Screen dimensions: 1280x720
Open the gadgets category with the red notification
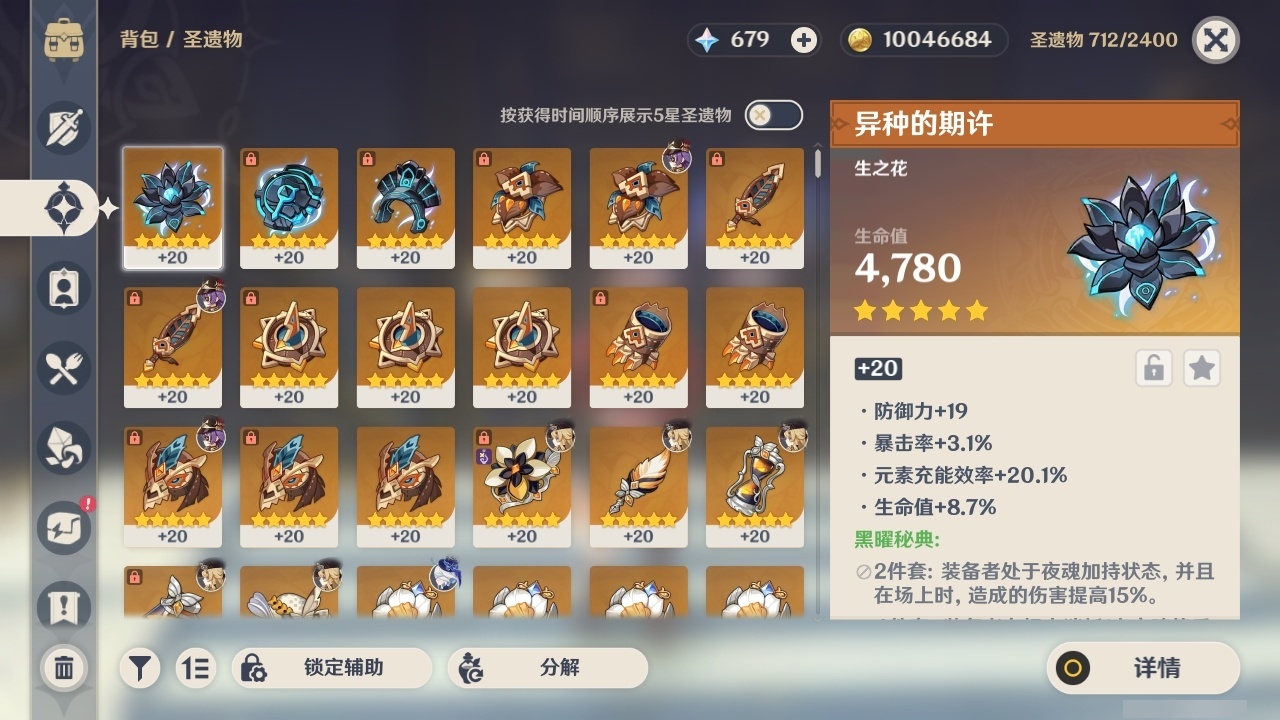coord(62,528)
